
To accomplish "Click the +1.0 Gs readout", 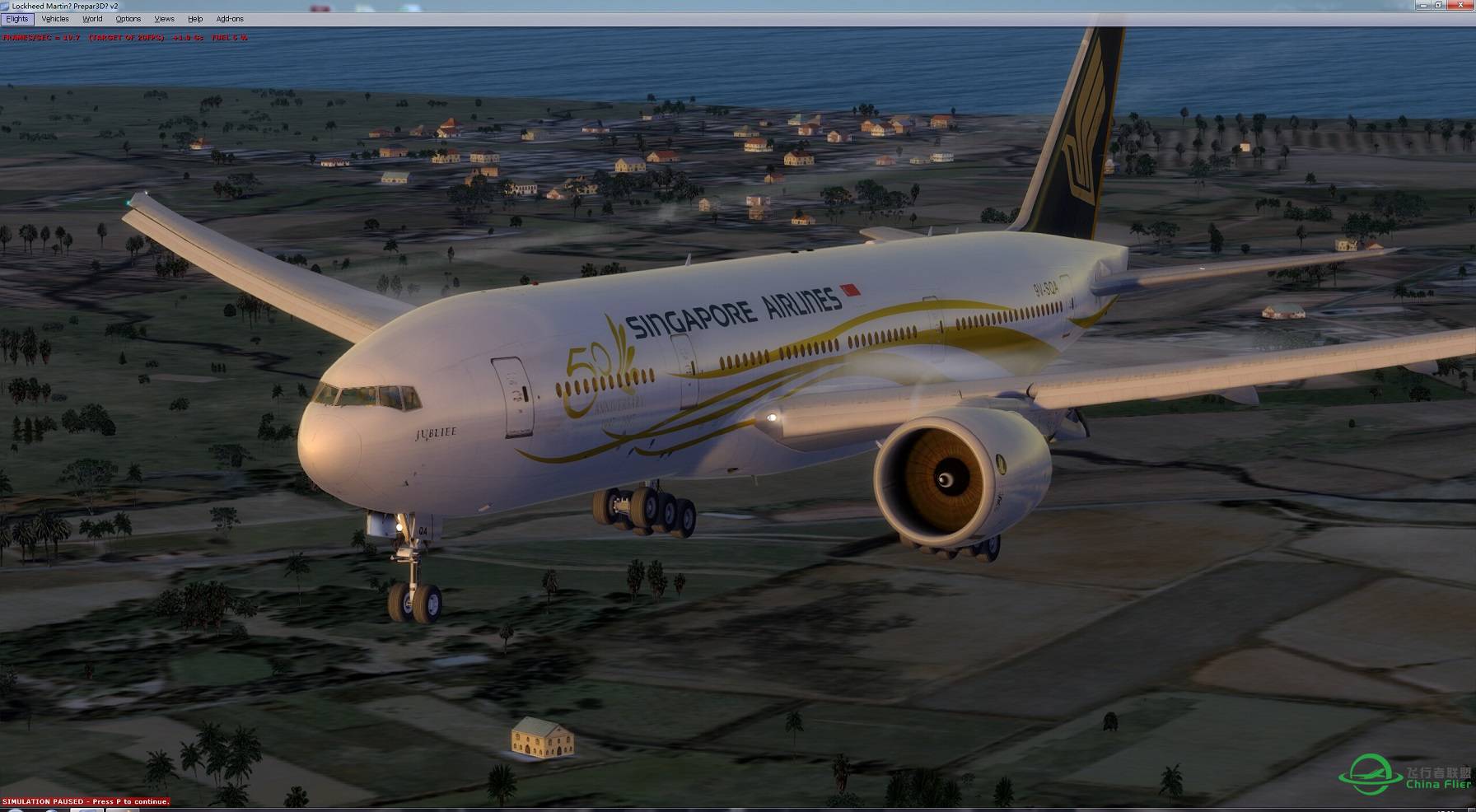I will tap(186, 36).
